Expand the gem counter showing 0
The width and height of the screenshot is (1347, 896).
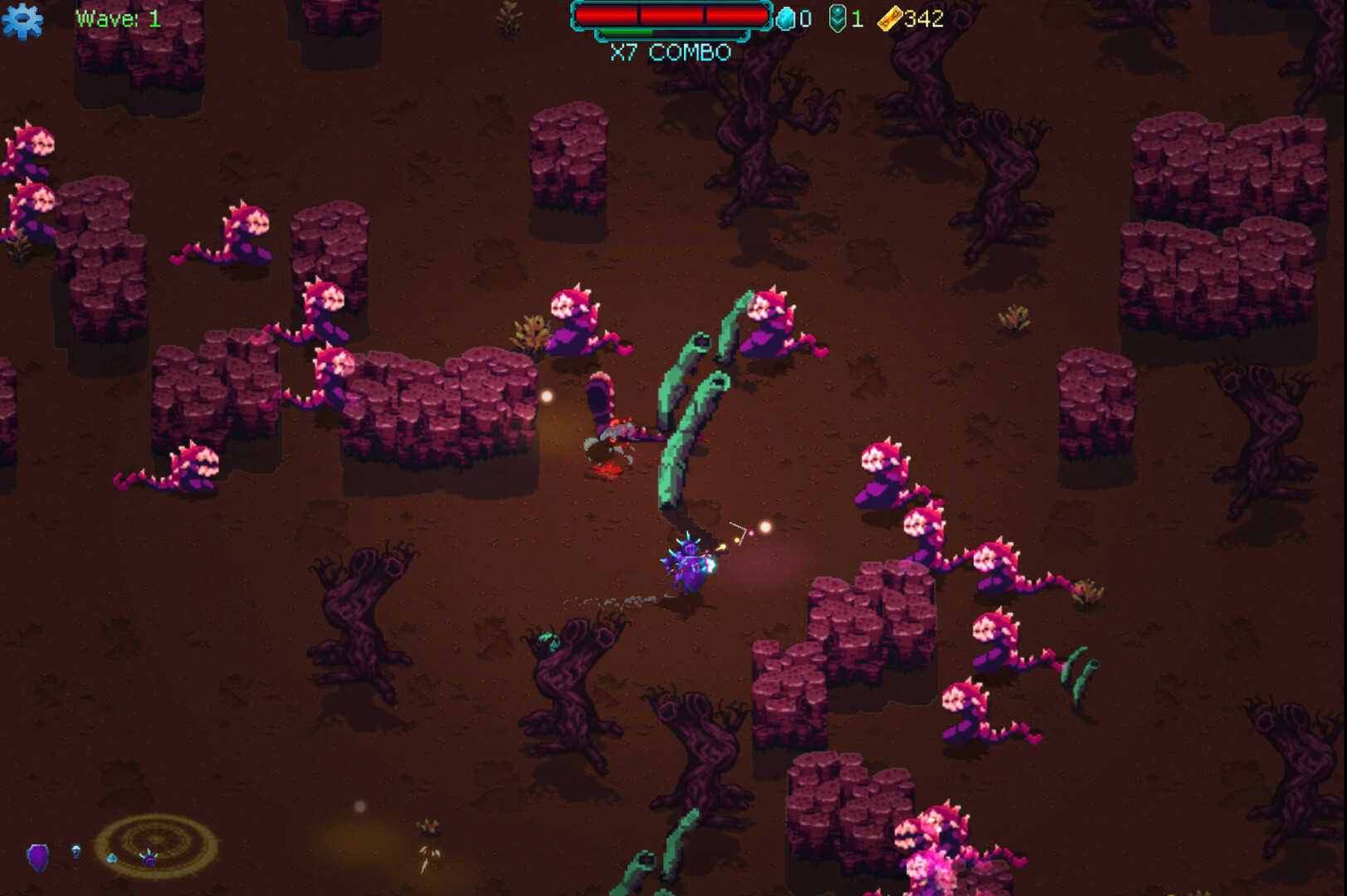tap(805, 18)
